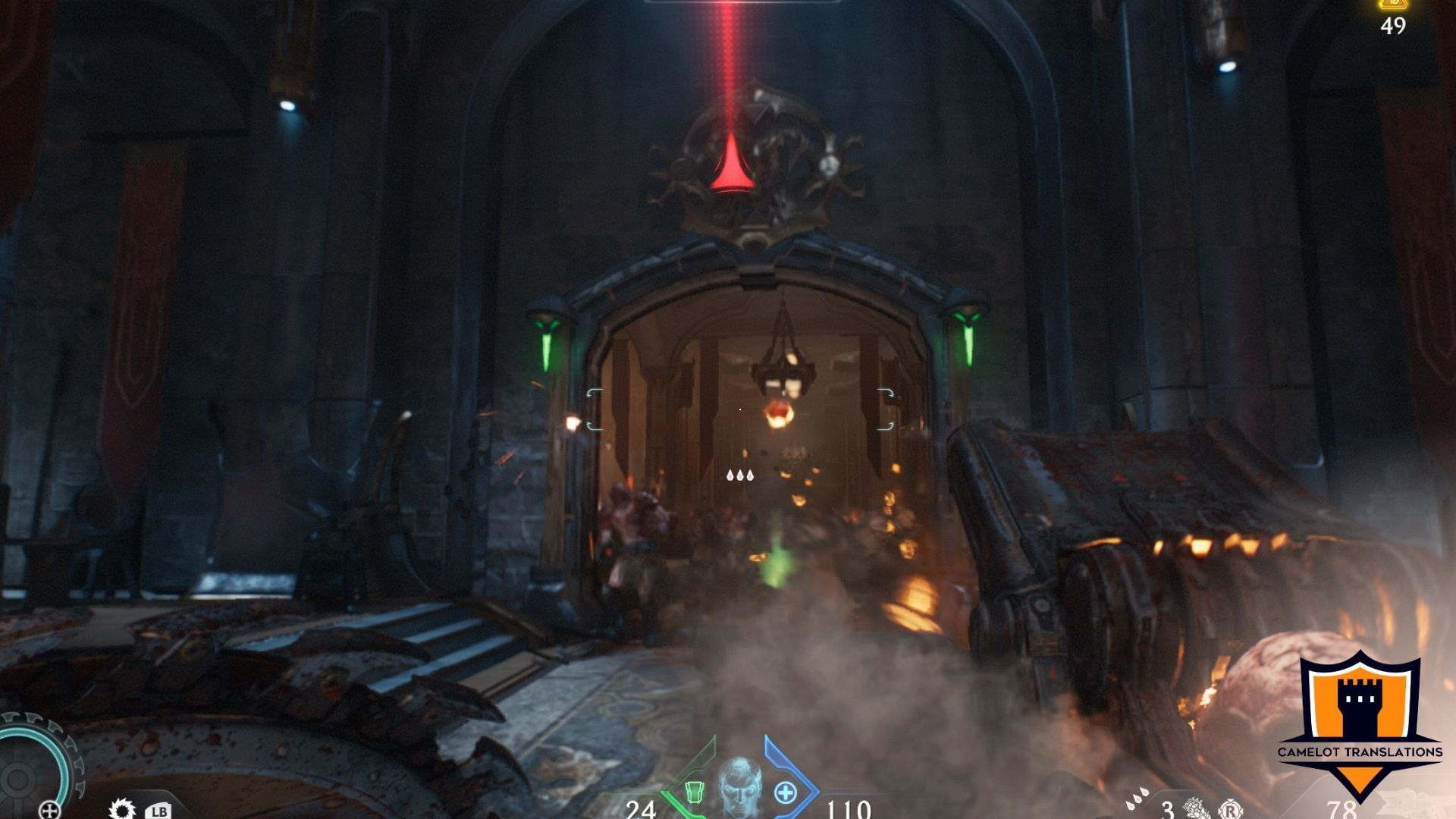Click the gold currency icon
Viewport: 1456px width, 819px height.
pos(1393,5)
